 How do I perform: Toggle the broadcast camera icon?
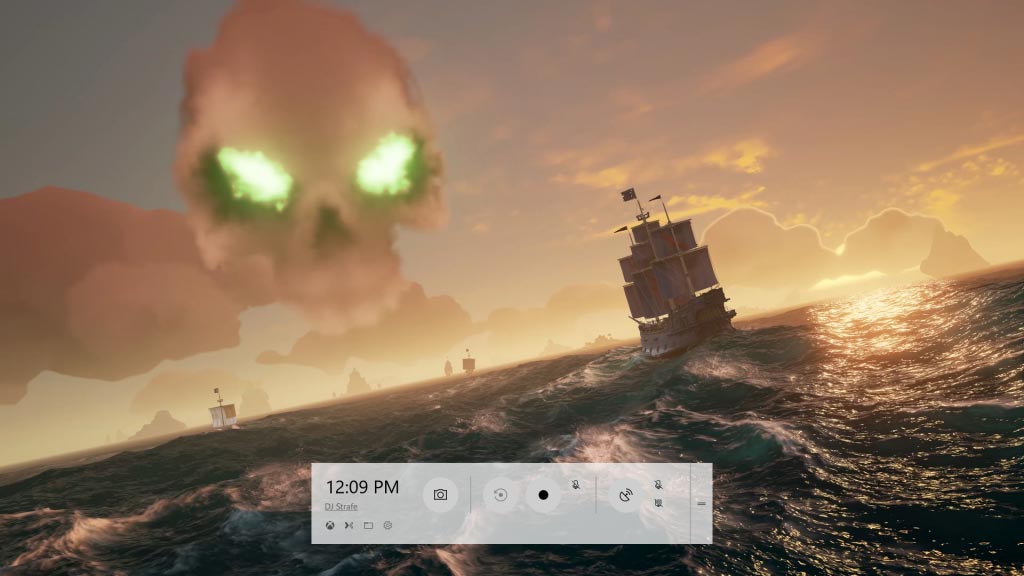click(659, 502)
